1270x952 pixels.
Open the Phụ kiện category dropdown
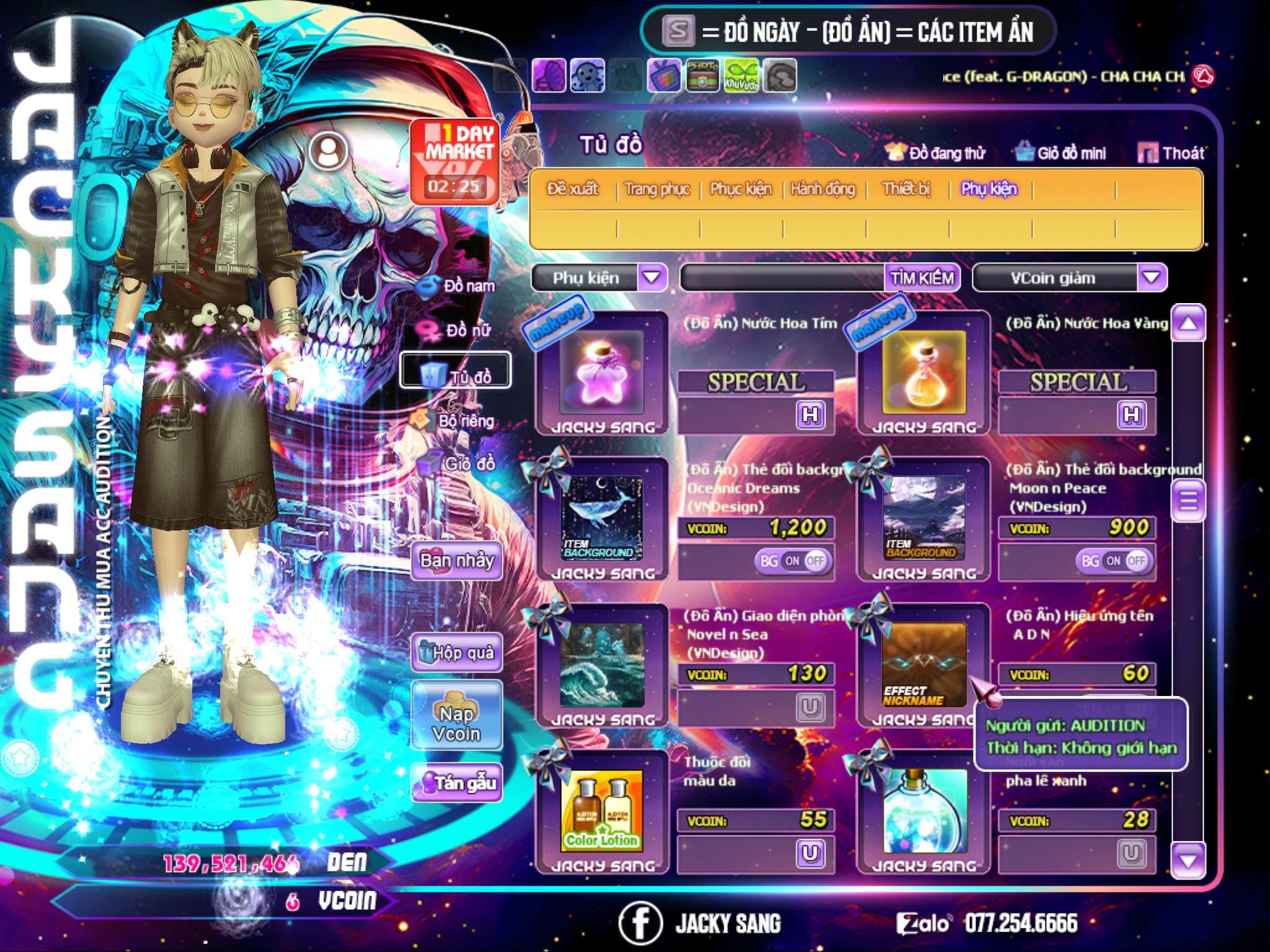pos(652,277)
